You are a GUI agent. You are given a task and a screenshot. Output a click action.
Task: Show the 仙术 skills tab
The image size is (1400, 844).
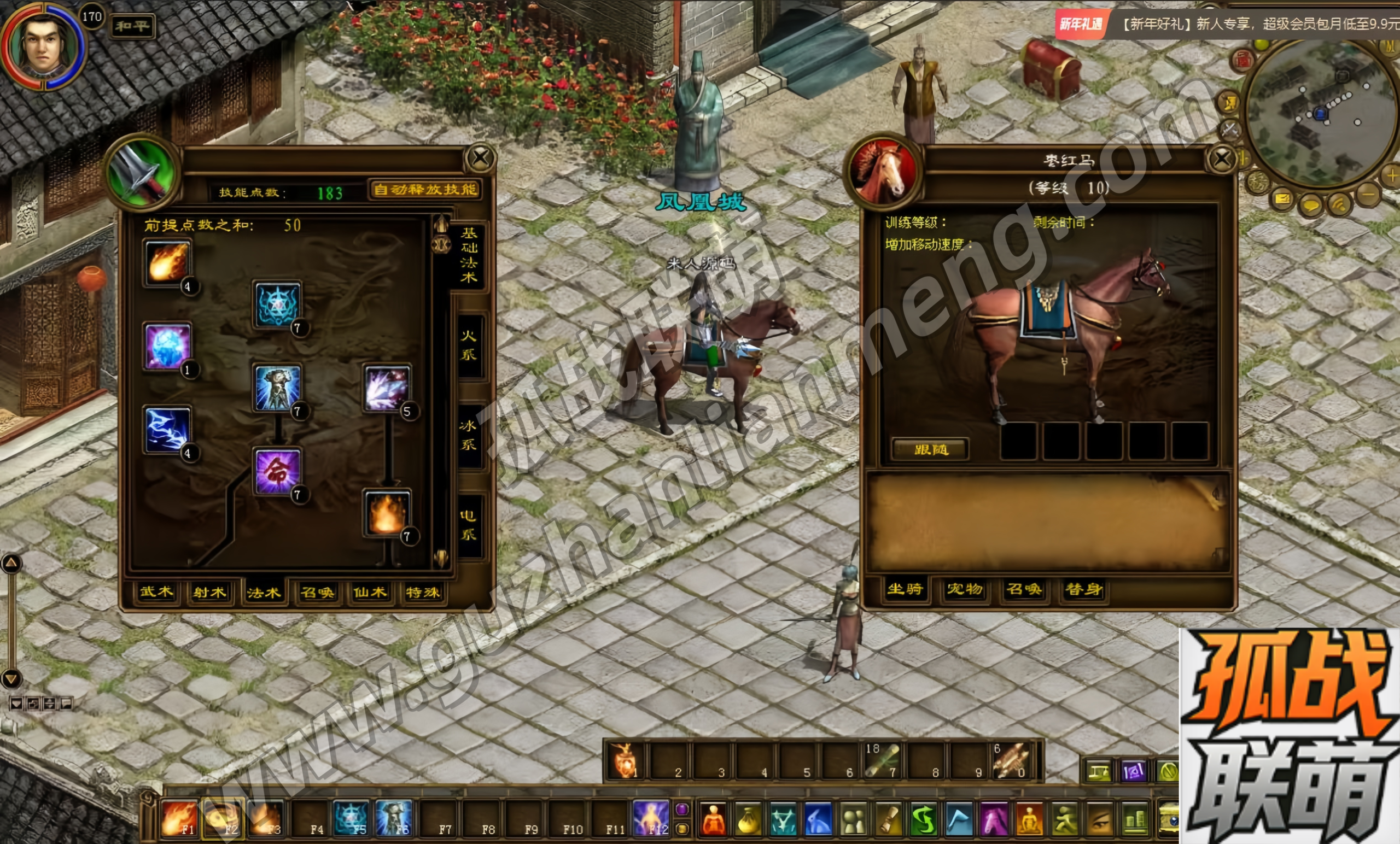370,593
